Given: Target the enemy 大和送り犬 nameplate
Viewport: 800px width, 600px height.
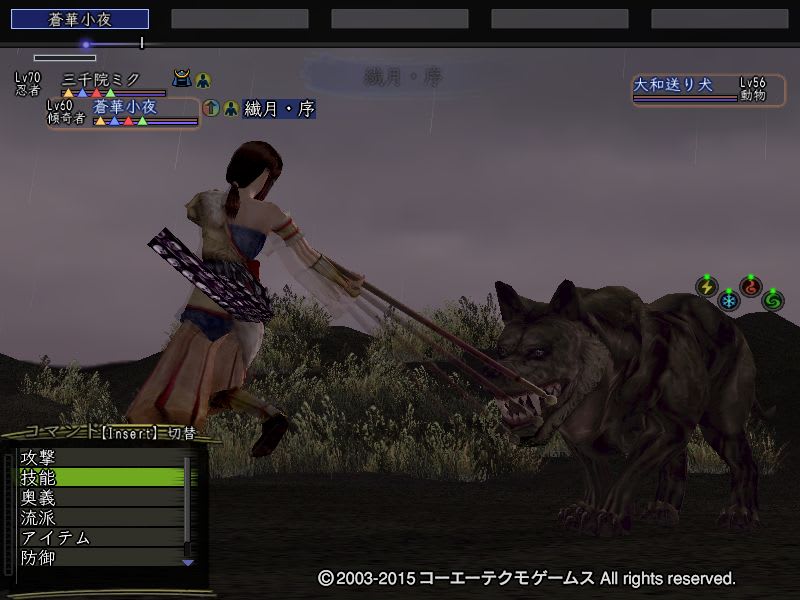Looking at the screenshot, I should [x=673, y=86].
